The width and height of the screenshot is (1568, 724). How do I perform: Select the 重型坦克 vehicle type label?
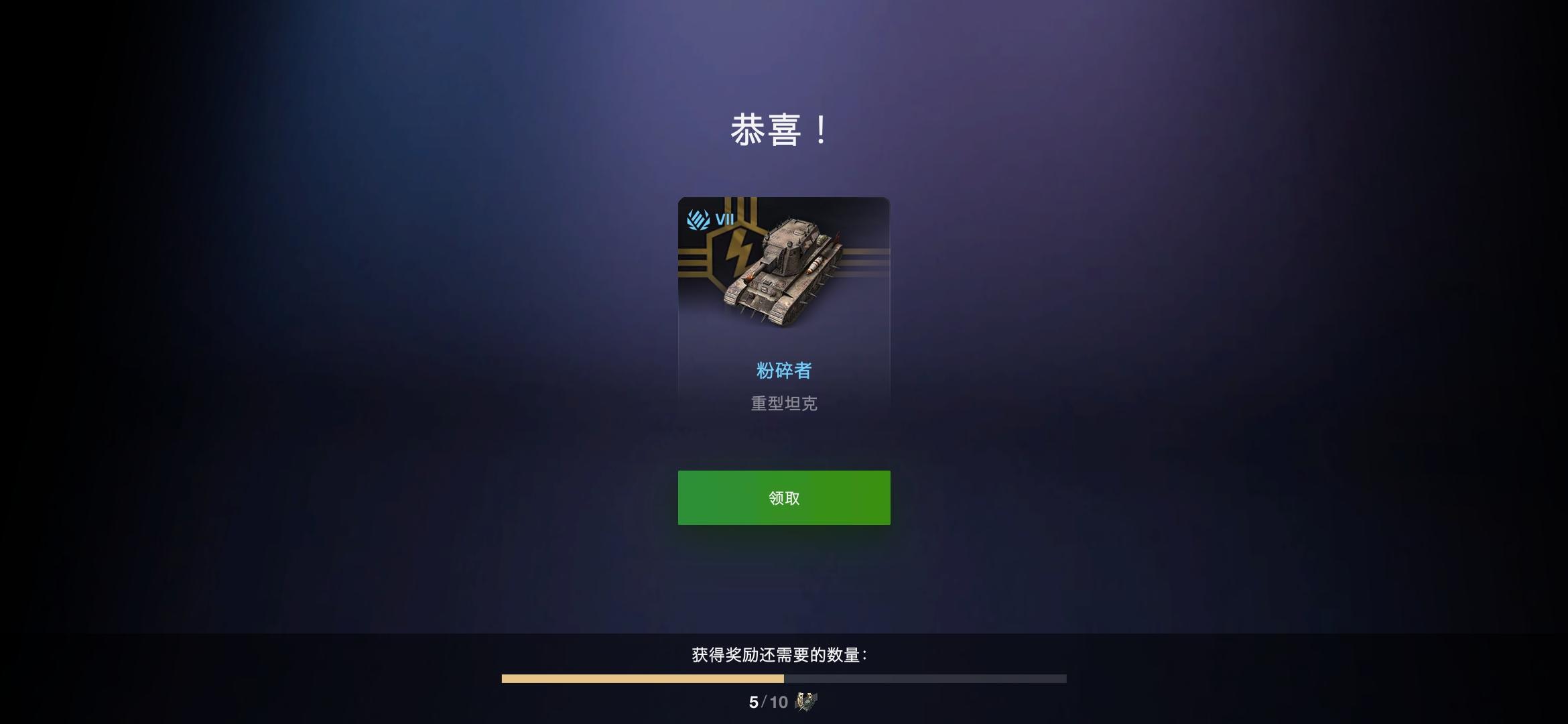click(x=784, y=403)
